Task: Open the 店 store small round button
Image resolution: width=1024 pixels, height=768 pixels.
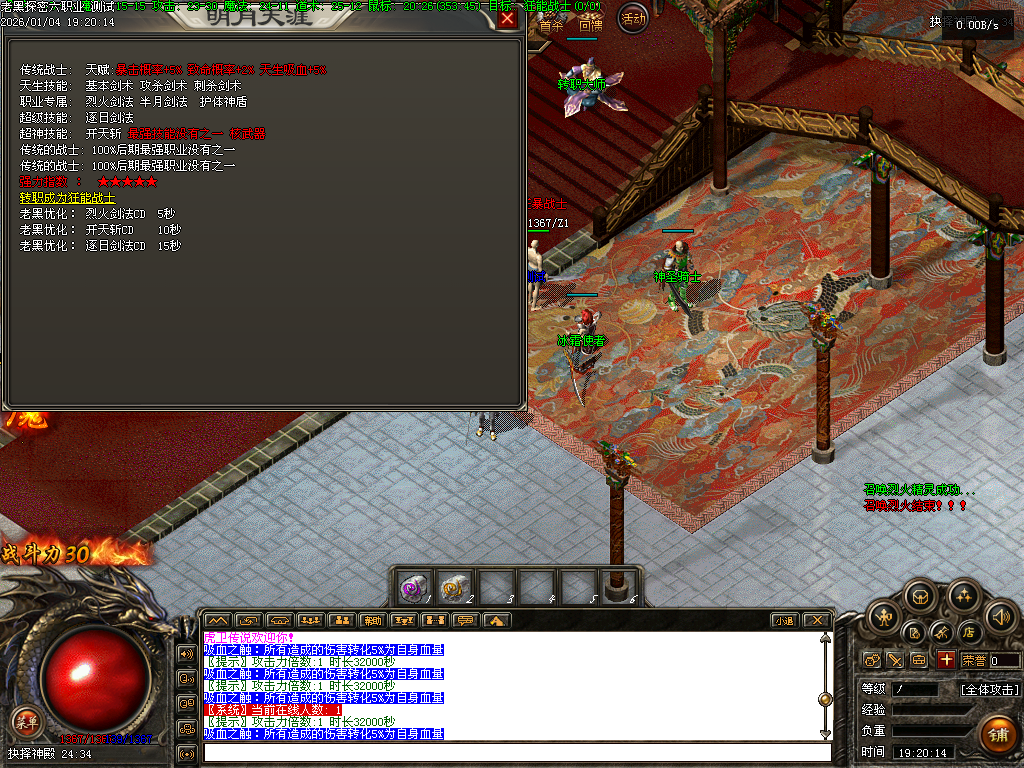Action: tap(968, 632)
